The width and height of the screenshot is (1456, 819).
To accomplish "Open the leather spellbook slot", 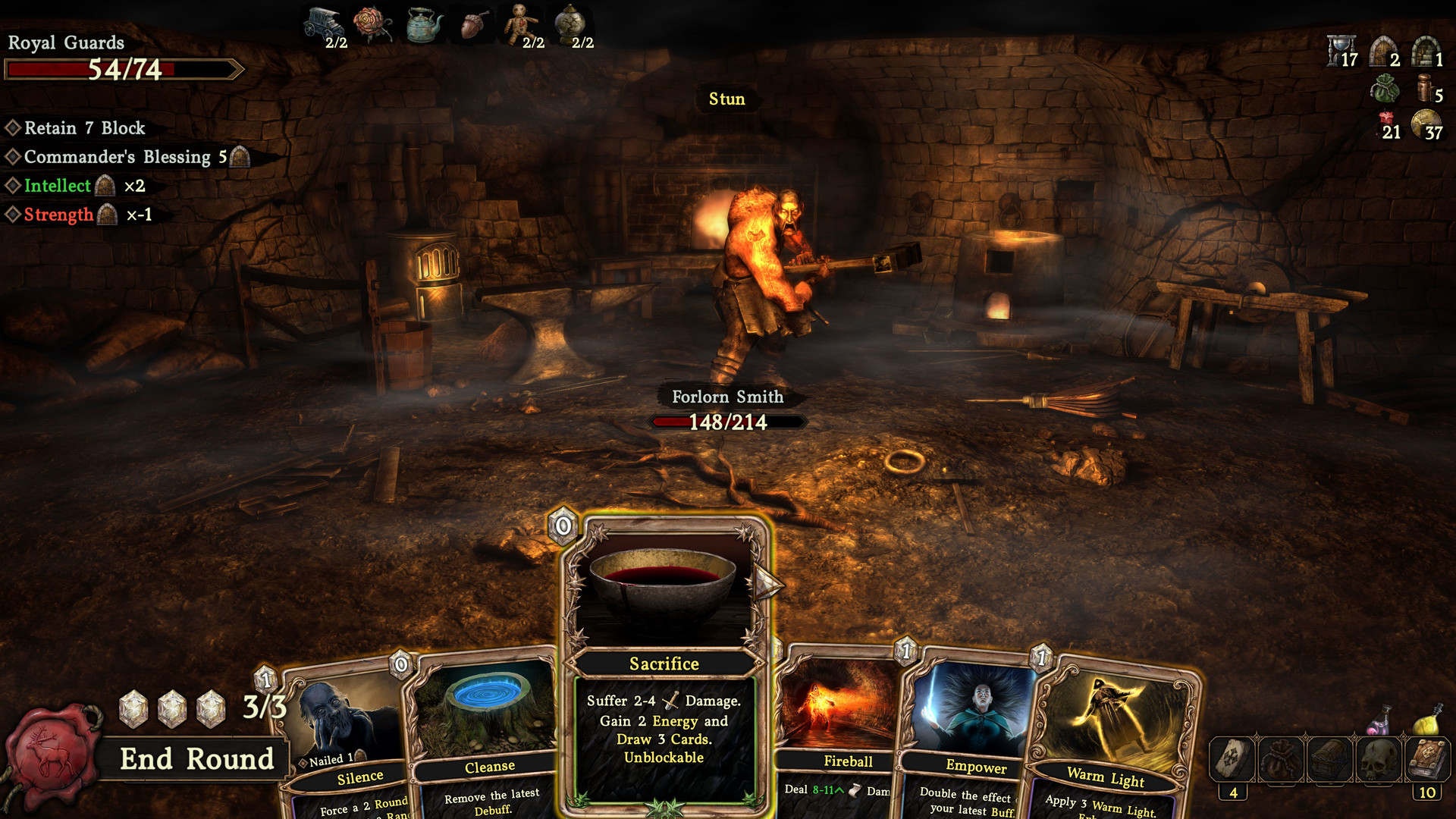I will pyautogui.click(x=1427, y=759).
